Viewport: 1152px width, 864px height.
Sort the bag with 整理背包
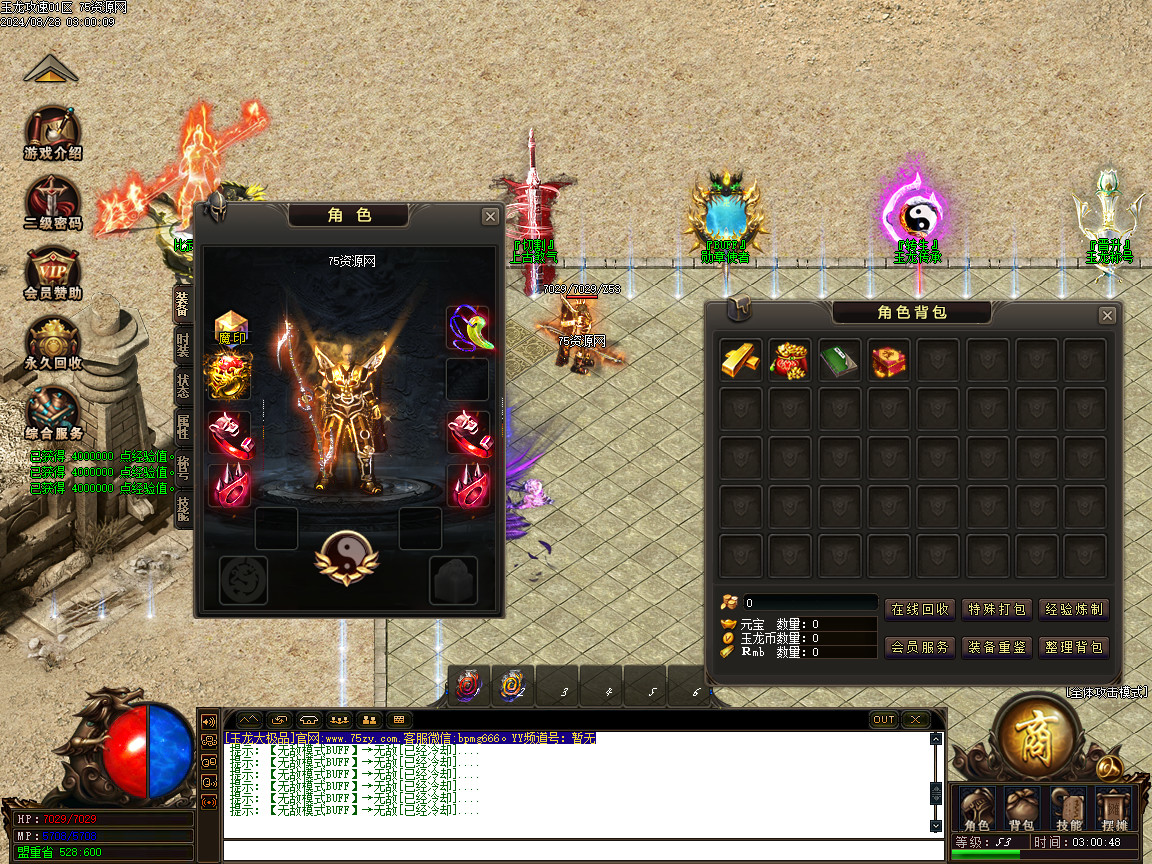(x=1073, y=647)
